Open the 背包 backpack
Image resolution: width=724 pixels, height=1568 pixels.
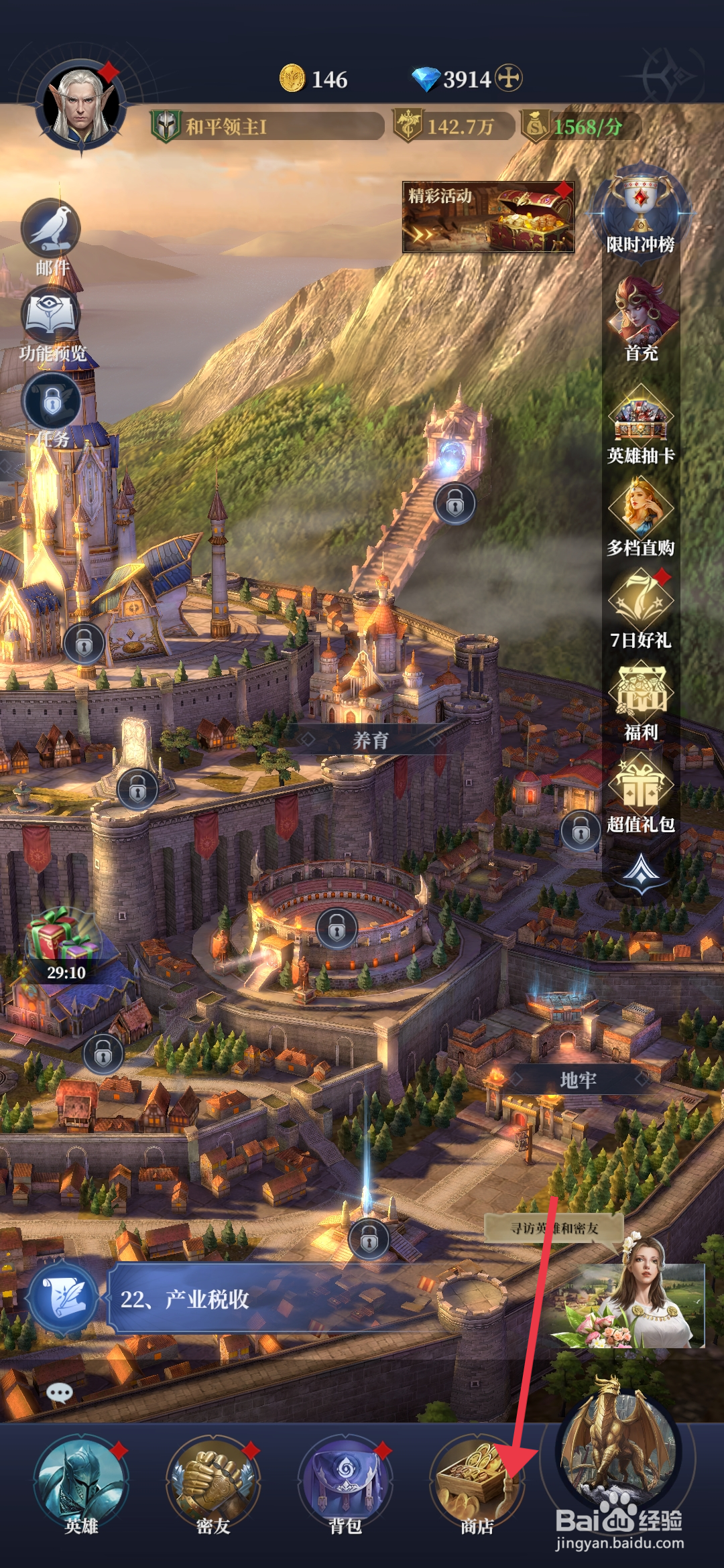point(345,1482)
